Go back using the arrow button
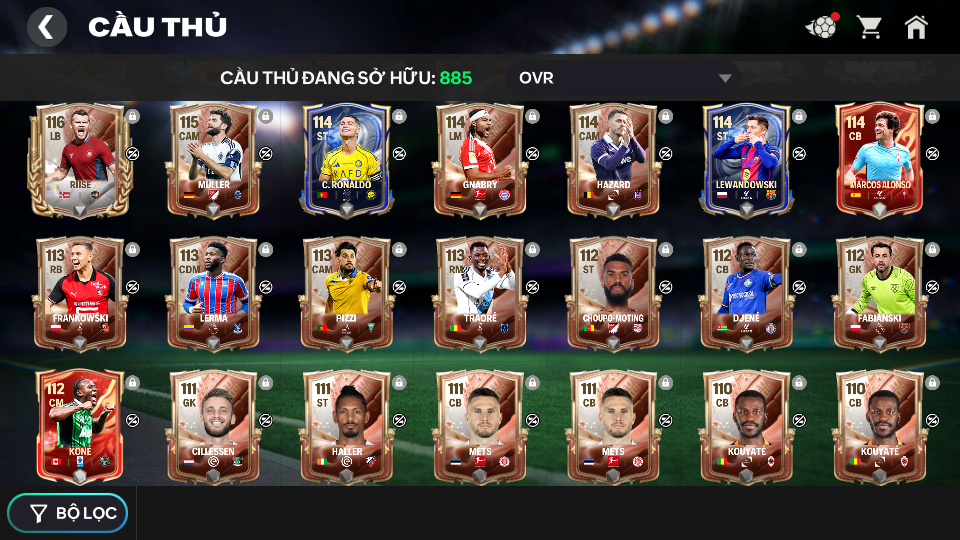 coord(46,27)
